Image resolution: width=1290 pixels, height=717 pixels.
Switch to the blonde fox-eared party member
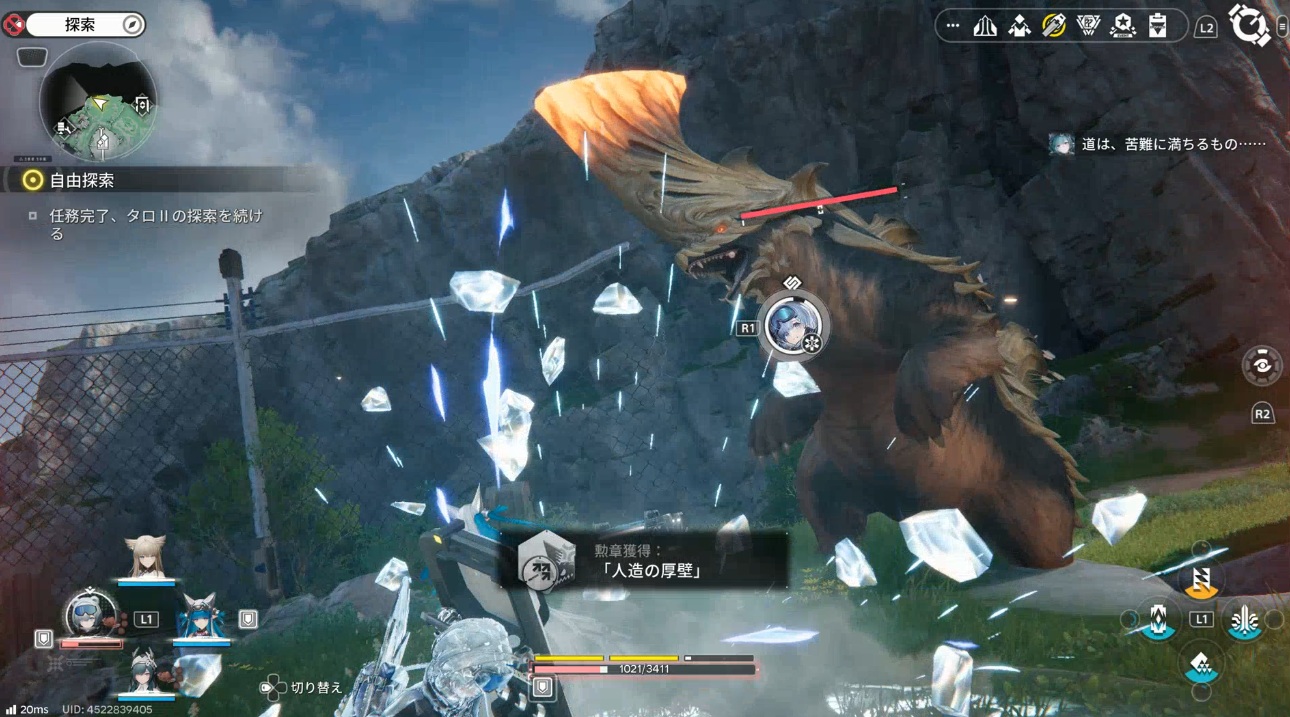pos(146,558)
